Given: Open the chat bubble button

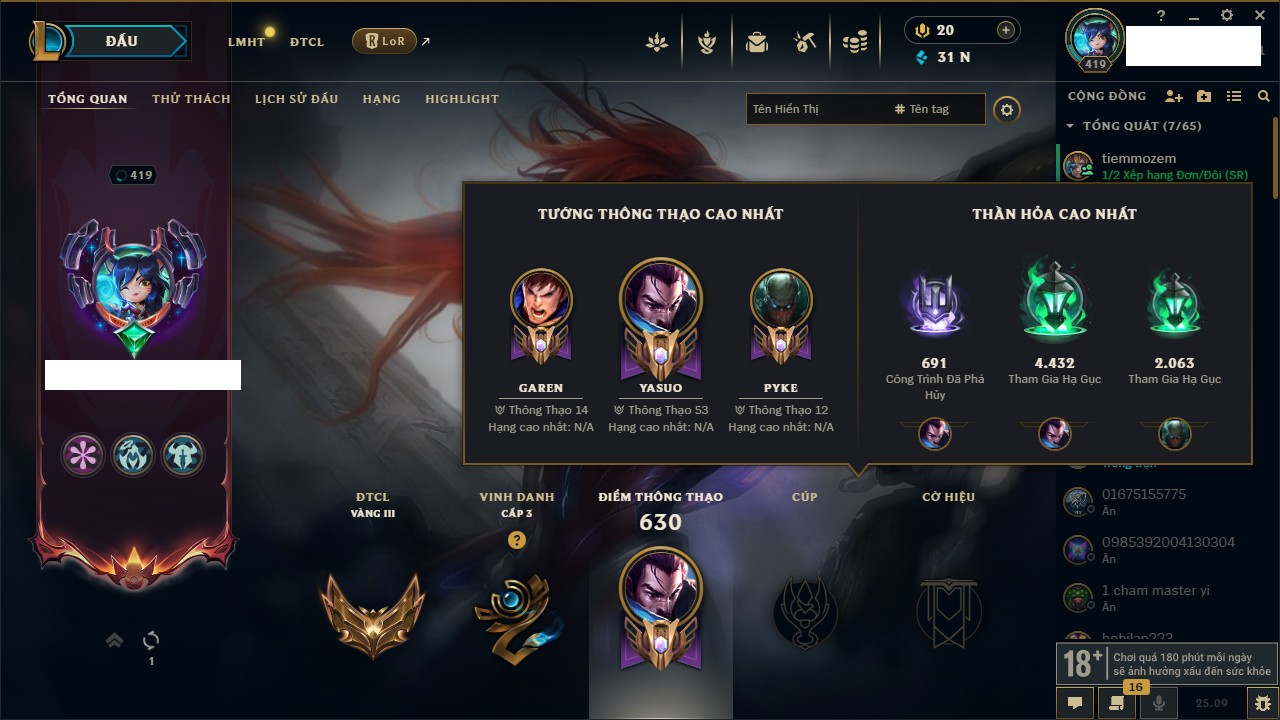Looking at the screenshot, I should pos(1075,703).
